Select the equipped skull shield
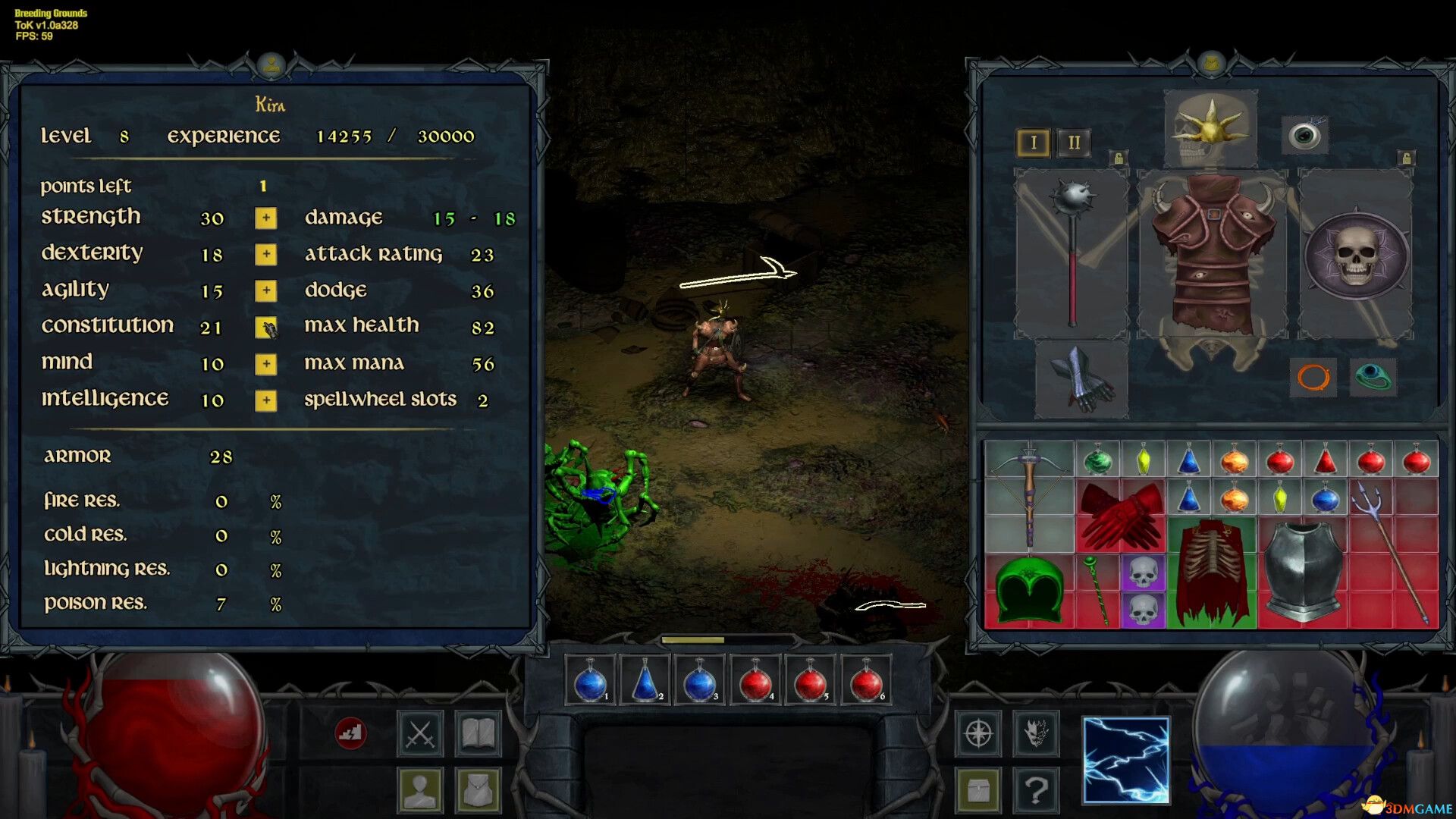 1356,254
